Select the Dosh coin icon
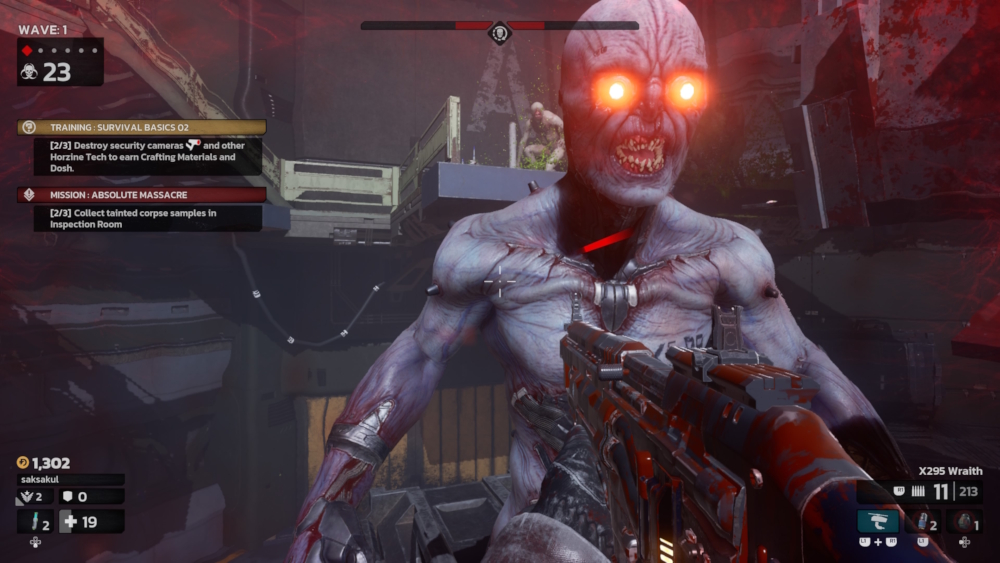This screenshot has height=563, width=1000. [23, 463]
